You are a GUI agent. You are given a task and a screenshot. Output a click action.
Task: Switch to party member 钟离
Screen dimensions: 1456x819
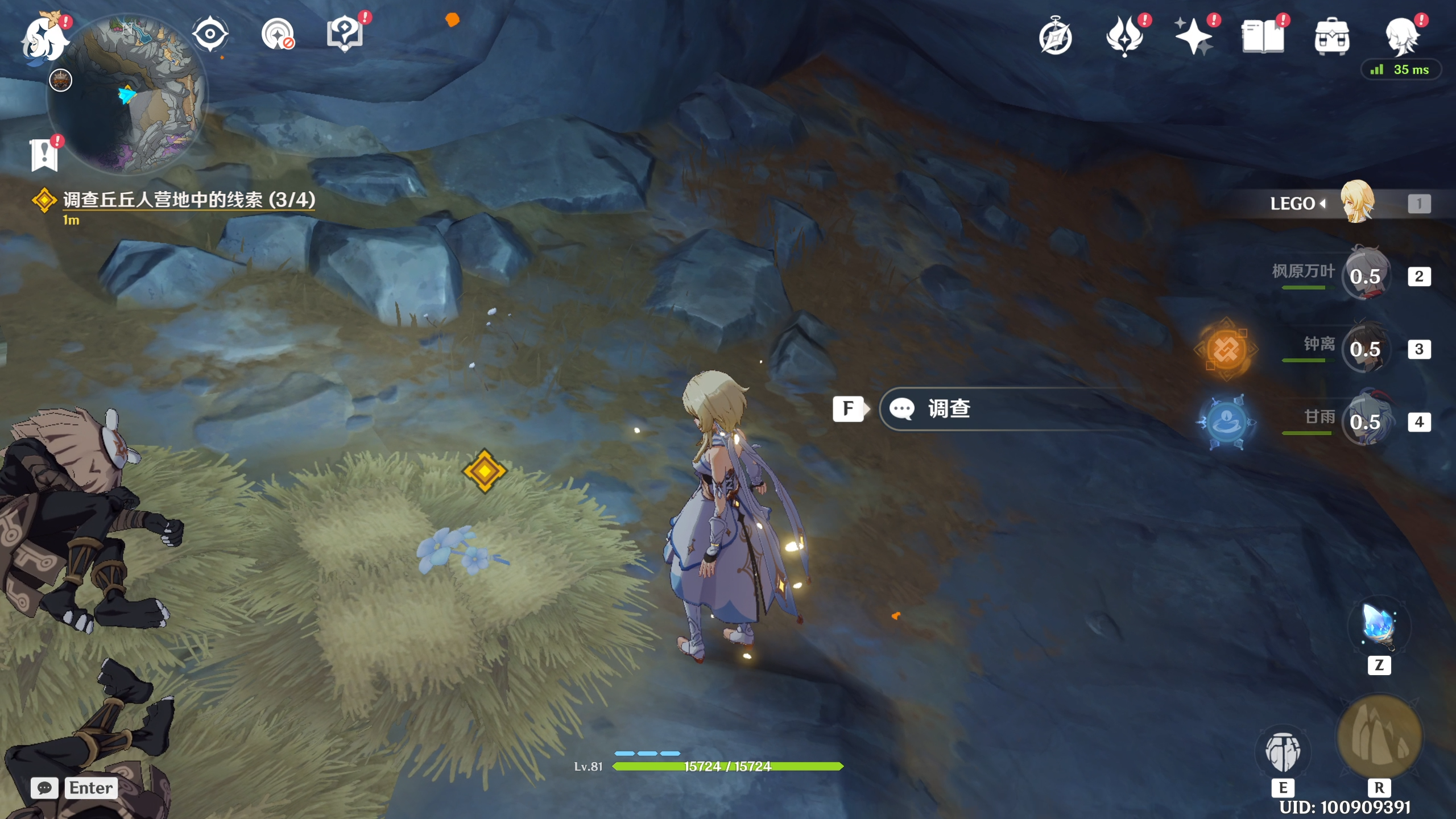tap(1366, 349)
